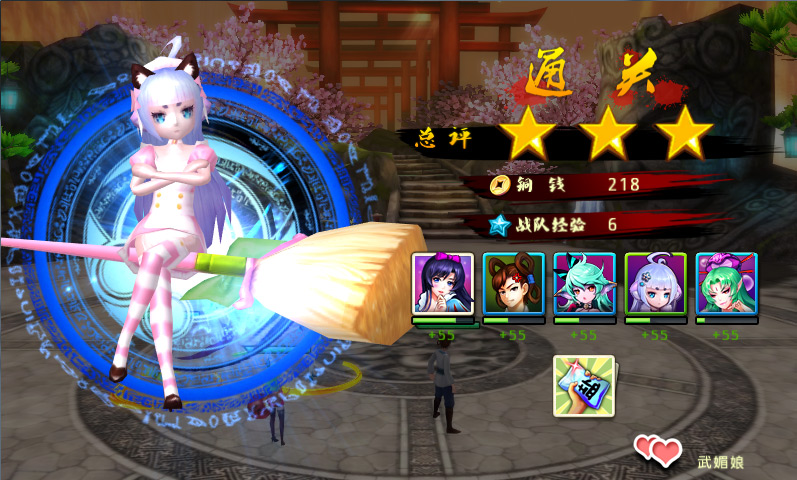Select the purple-bow dark-haired hero portrait

442,283
